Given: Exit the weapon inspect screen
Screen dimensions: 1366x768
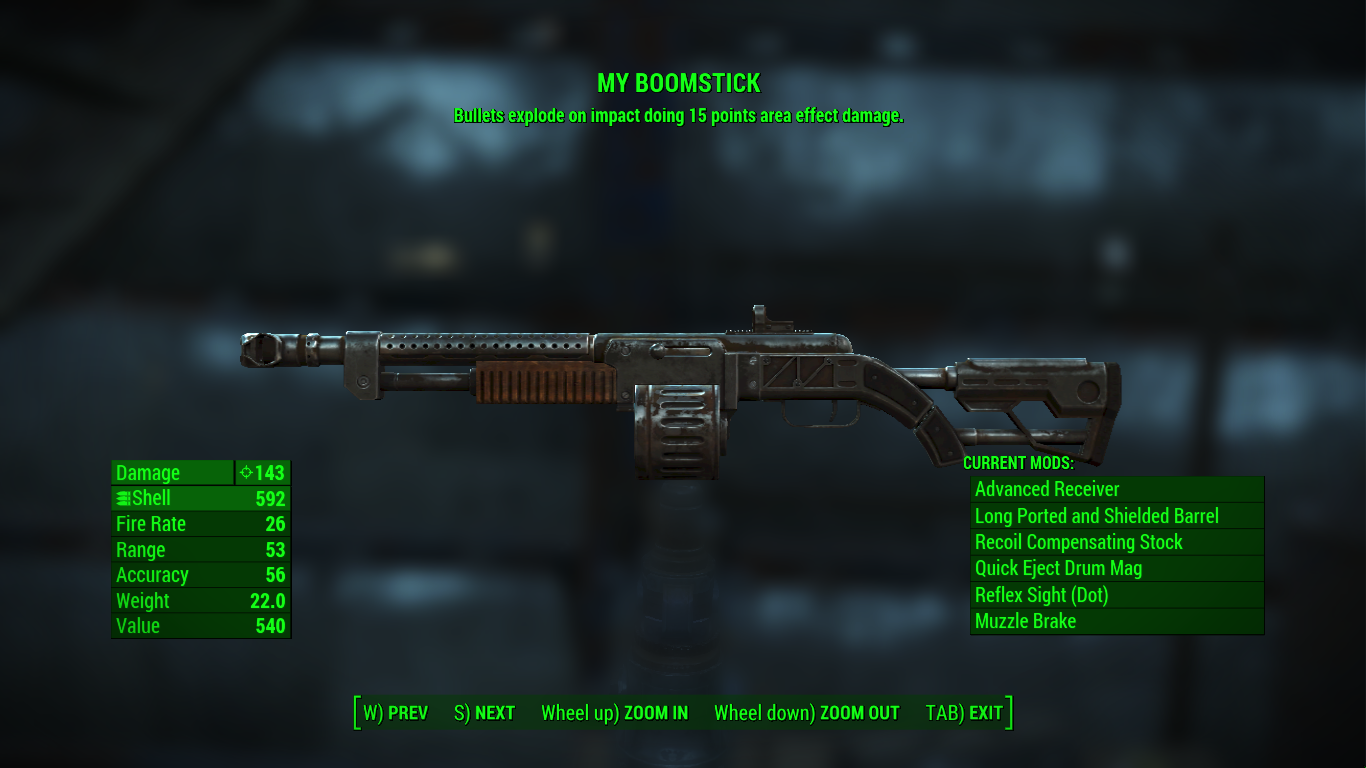Looking at the screenshot, I should tap(964, 713).
